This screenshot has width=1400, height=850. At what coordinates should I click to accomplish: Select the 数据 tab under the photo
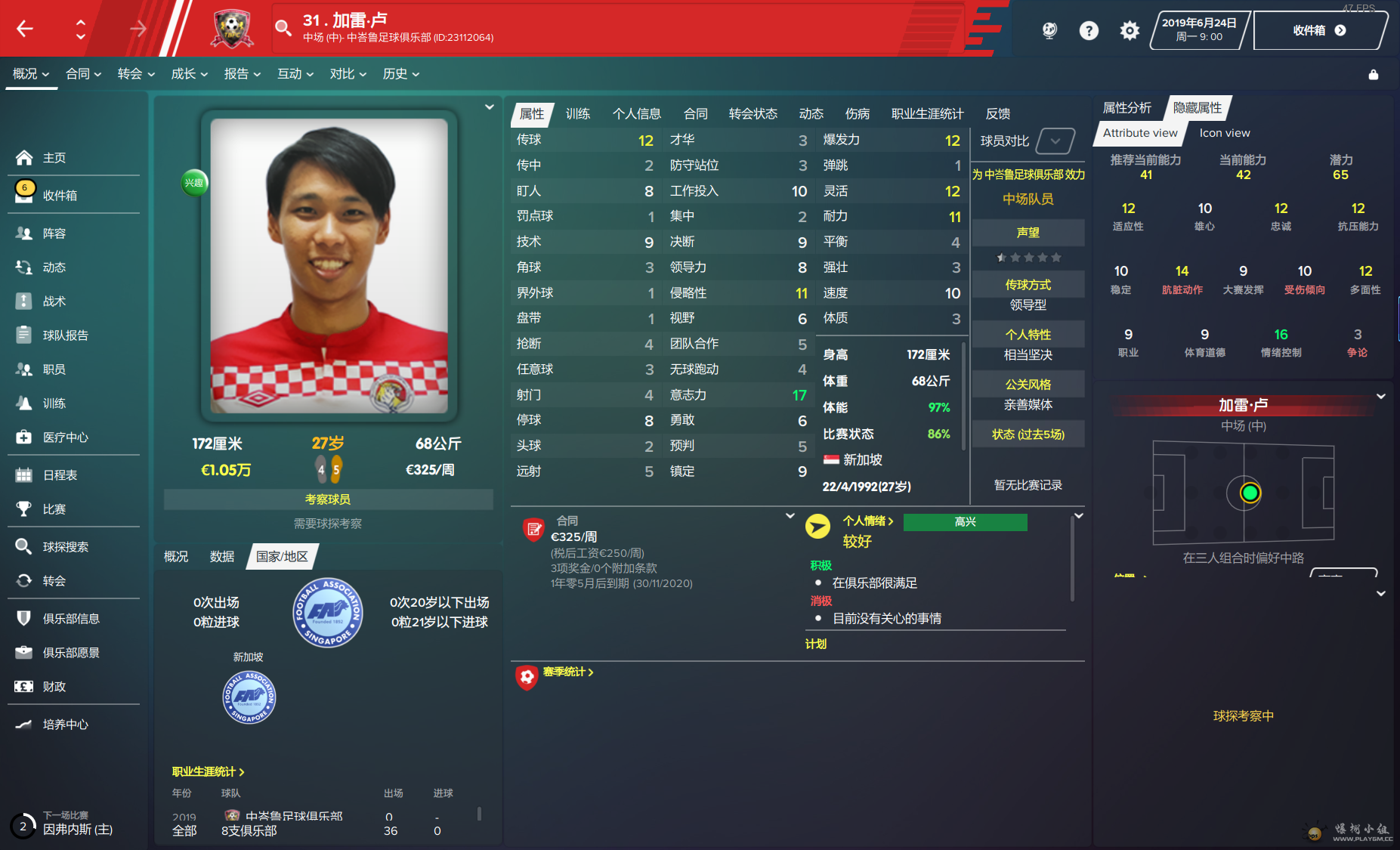[x=221, y=557]
